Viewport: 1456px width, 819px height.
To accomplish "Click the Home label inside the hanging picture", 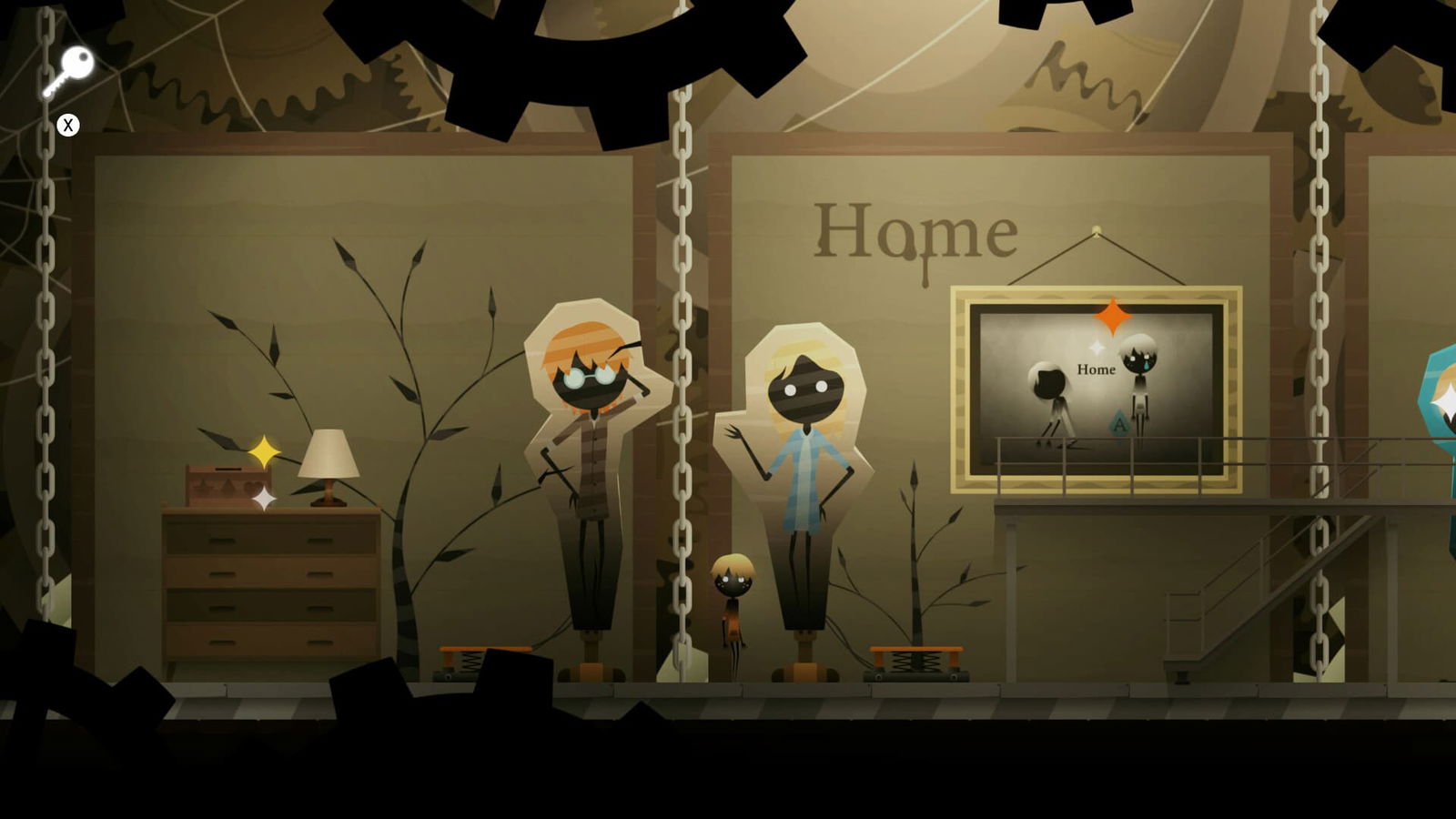I will 1097,370.
